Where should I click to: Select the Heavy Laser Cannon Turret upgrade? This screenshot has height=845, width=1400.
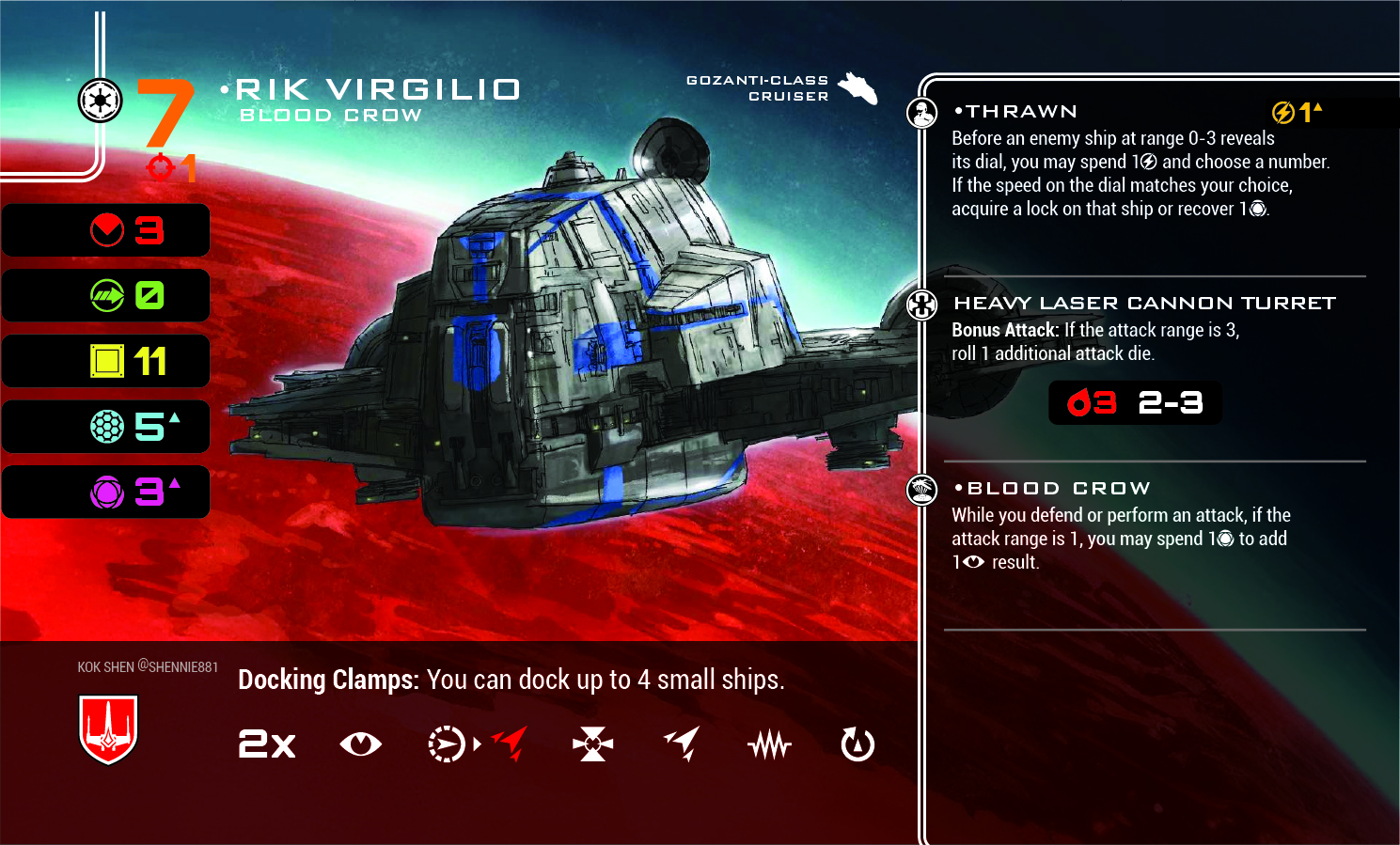tap(1143, 304)
